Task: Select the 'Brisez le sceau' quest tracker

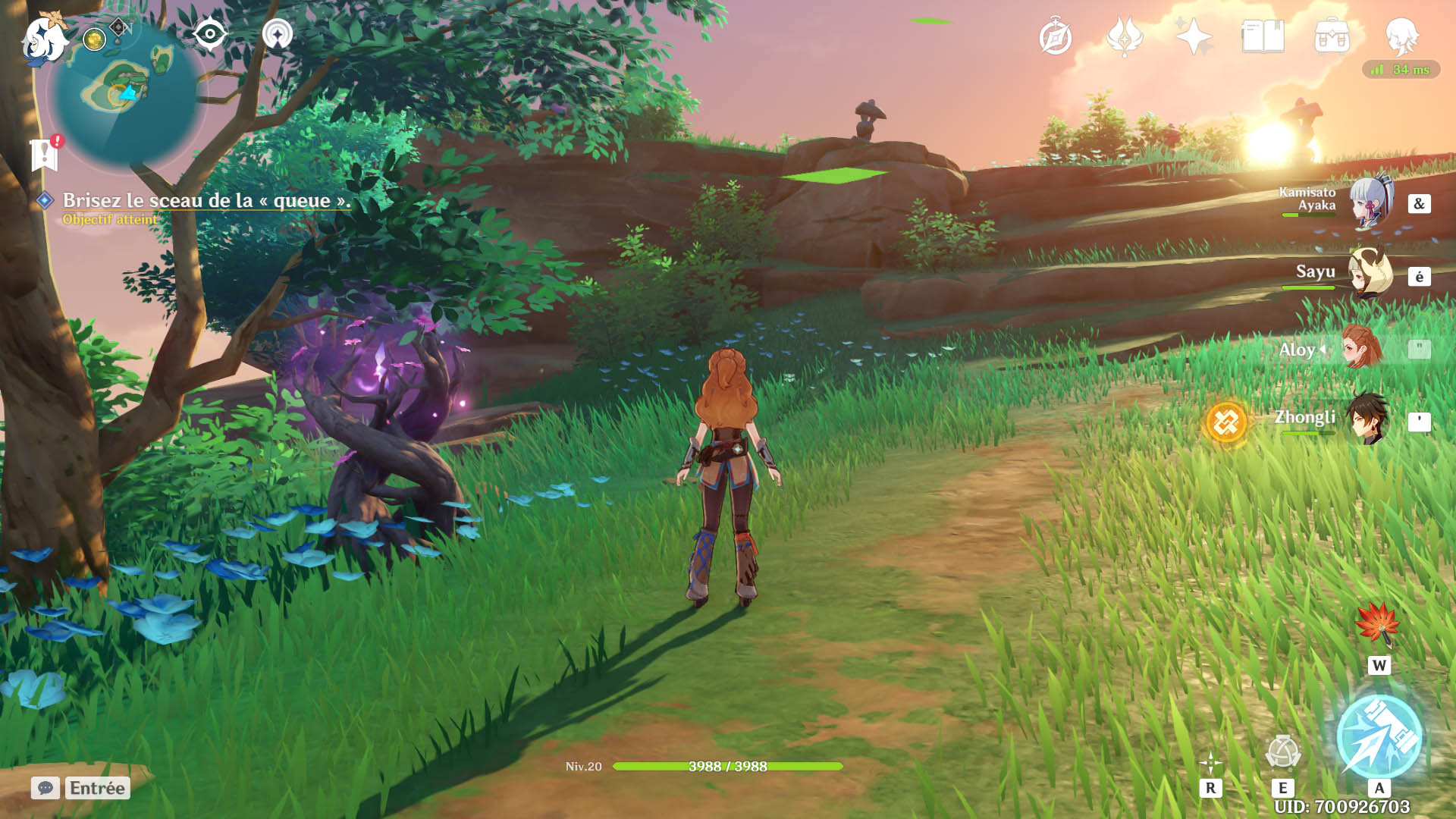Action: point(206,200)
